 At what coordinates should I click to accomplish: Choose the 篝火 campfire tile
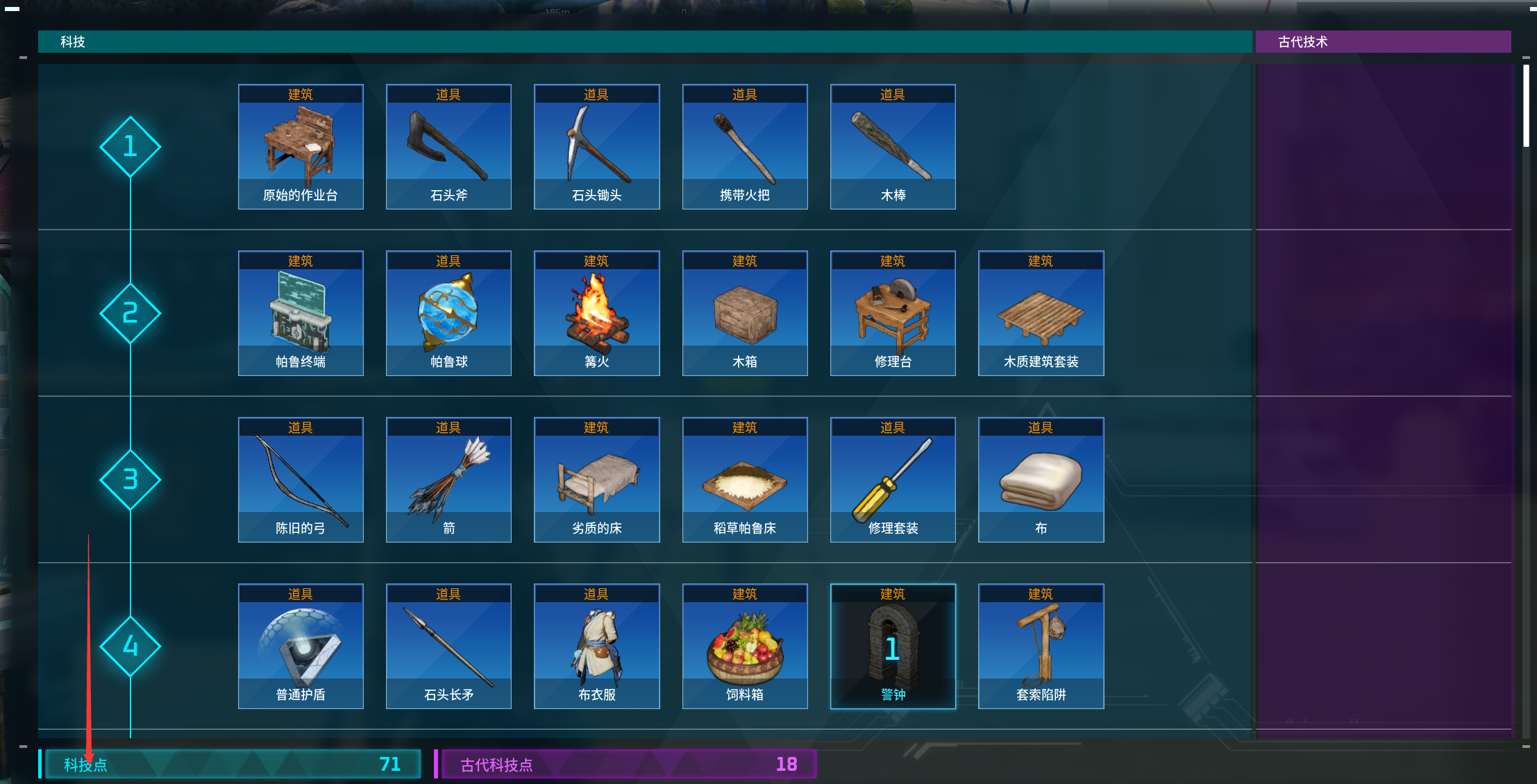coord(596,314)
